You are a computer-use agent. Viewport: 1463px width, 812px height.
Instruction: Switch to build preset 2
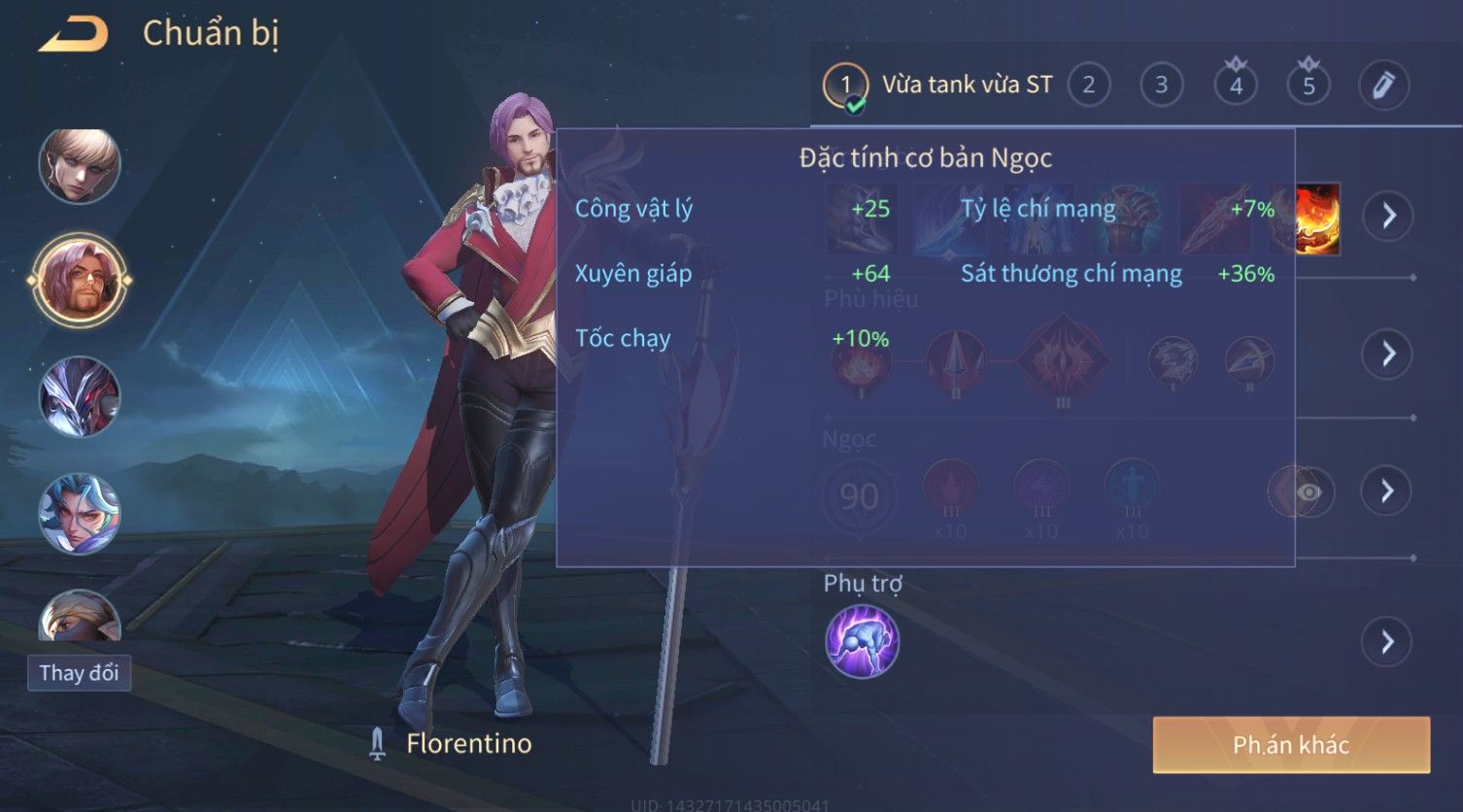(1088, 85)
